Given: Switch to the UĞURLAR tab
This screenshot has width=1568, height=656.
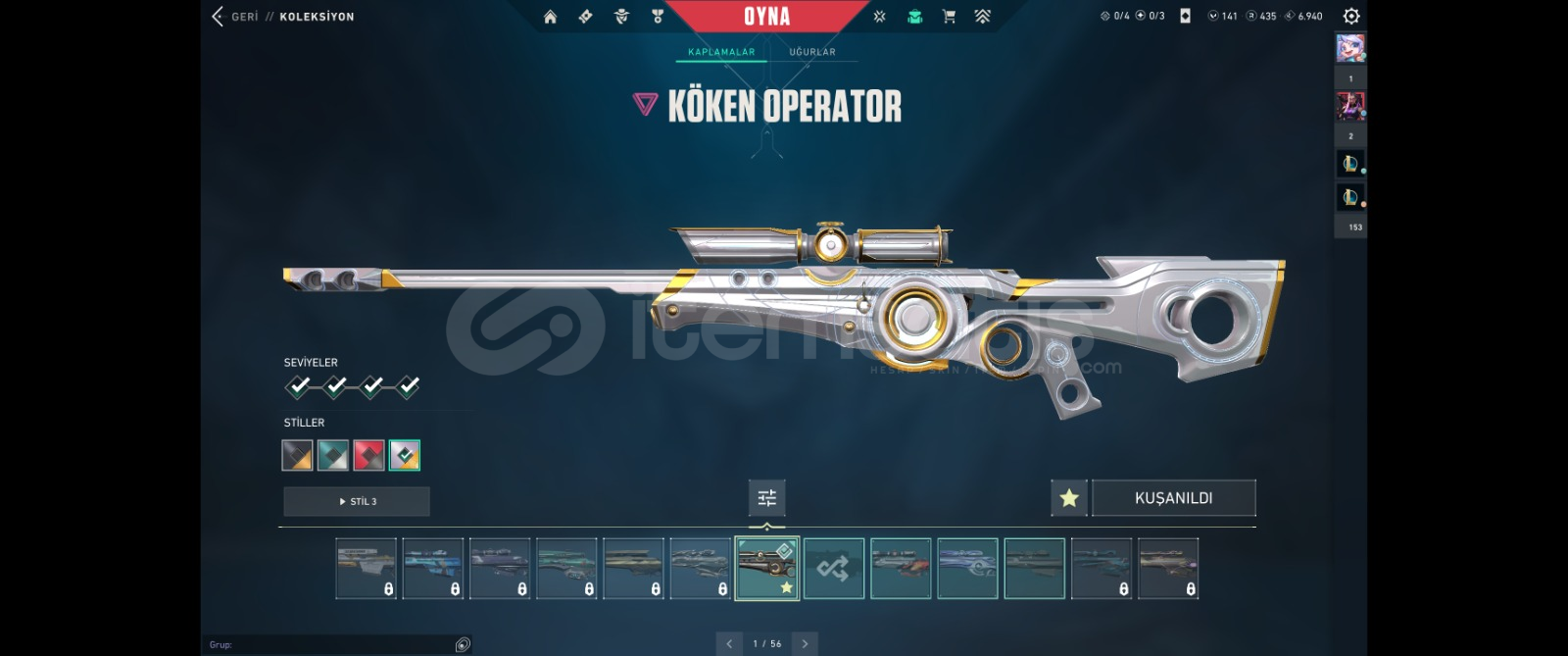Looking at the screenshot, I should point(812,52).
